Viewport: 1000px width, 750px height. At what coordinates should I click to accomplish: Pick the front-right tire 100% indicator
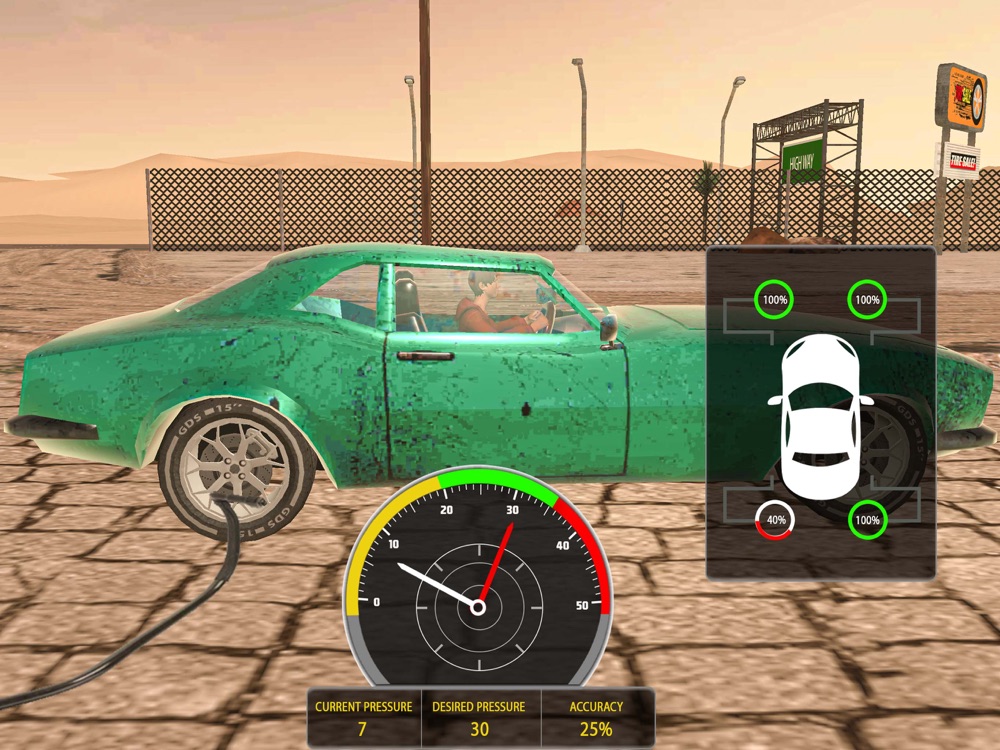coord(867,299)
